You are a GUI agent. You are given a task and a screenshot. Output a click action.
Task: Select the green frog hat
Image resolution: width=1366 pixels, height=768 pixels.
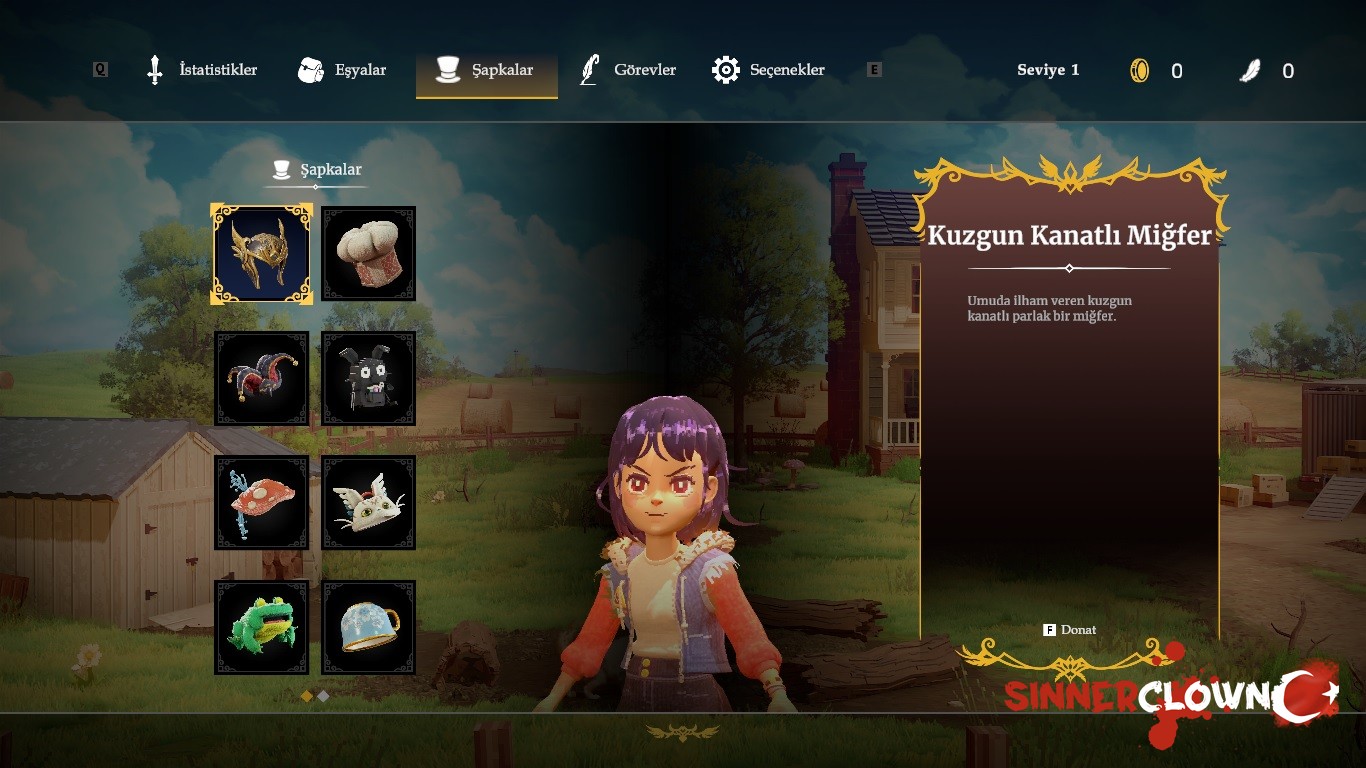pyautogui.click(x=262, y=628)
